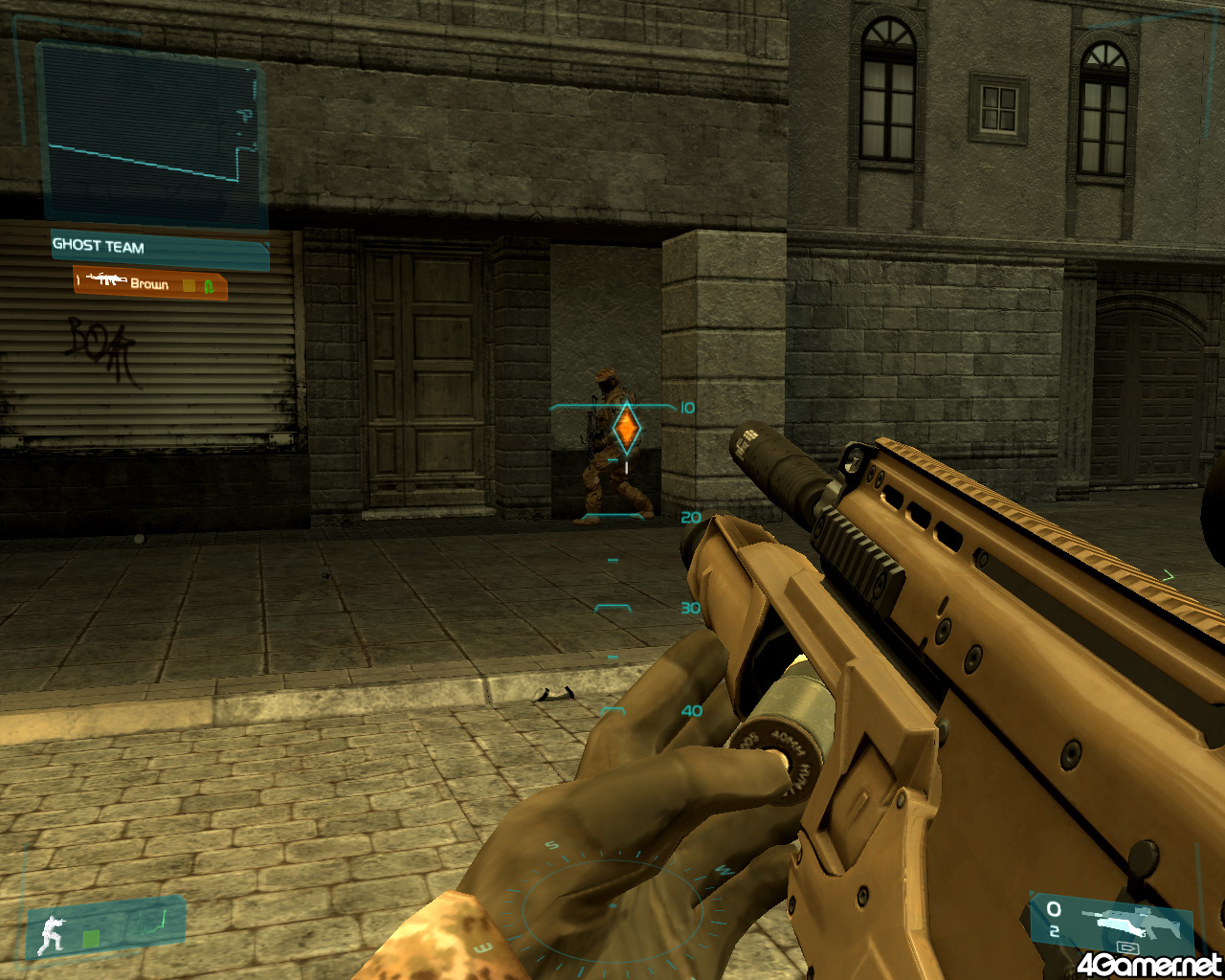
Task: Select Brown's sniper rifle icon
Action: coord(107,280)
